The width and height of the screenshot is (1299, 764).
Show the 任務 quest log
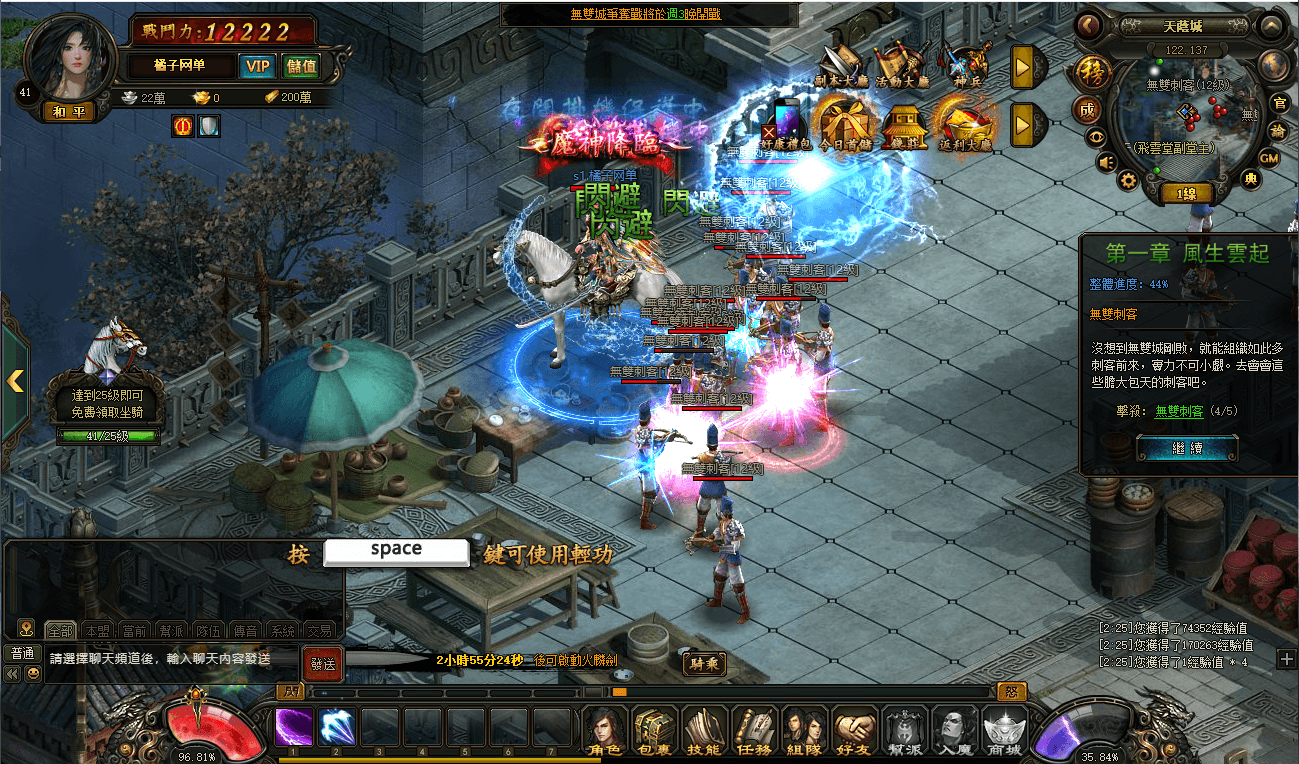pyautogui.click(x=754, y=730)
